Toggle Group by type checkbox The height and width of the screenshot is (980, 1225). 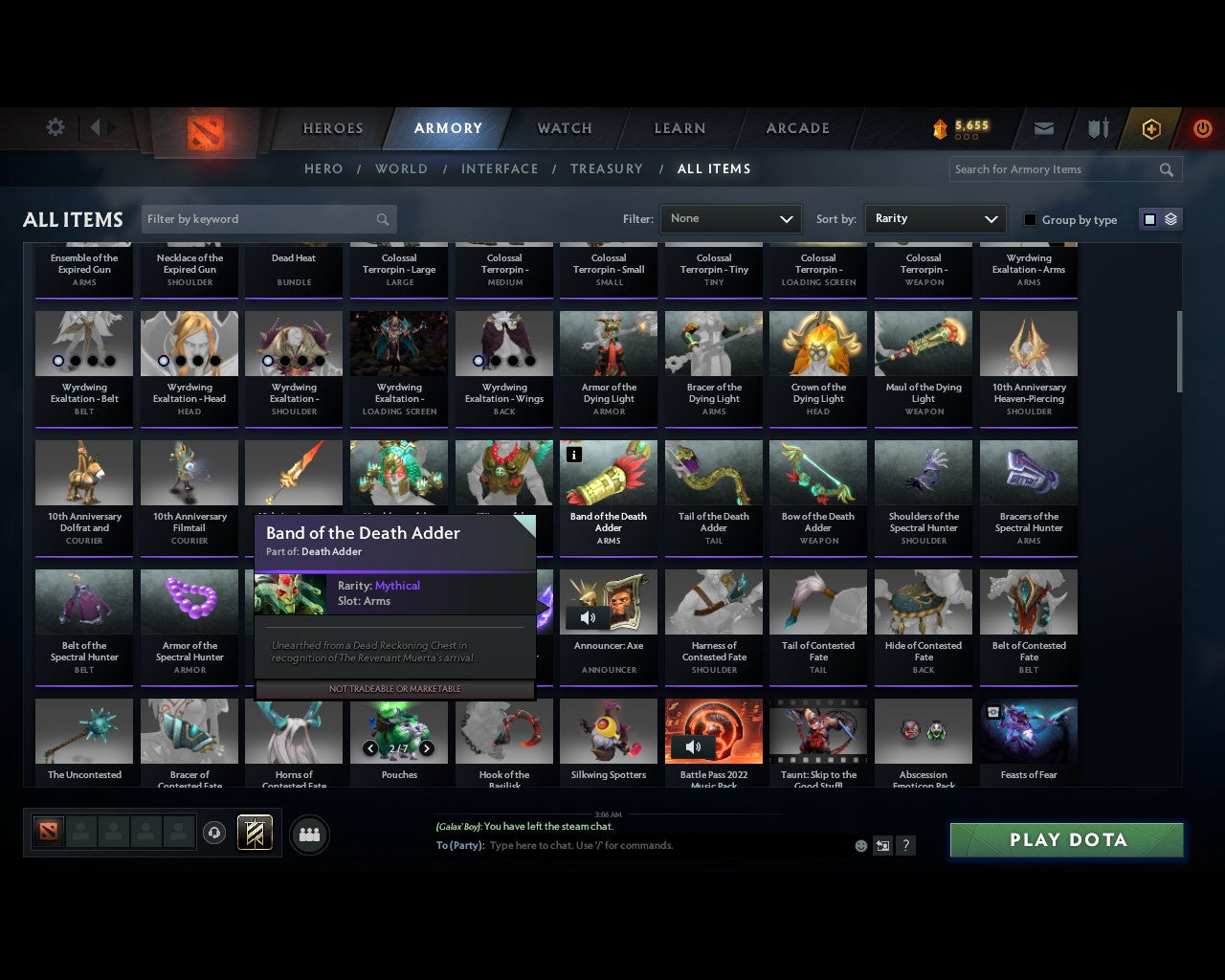click(x=1030, y=219)
